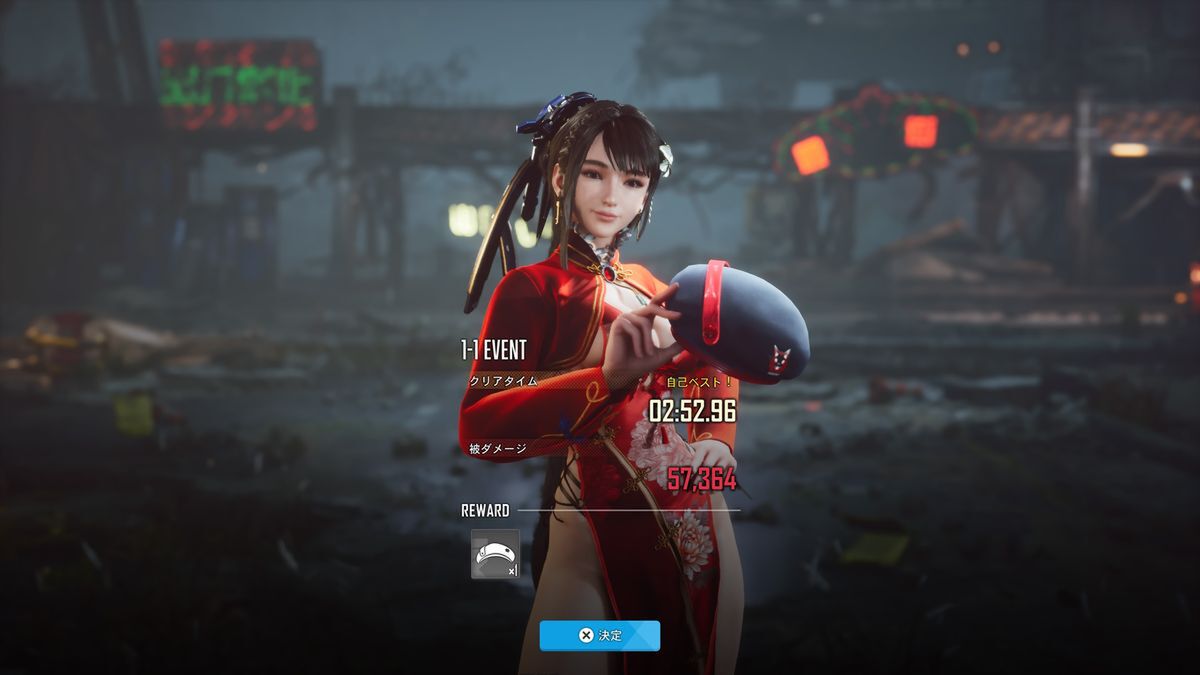
Task: Confirm results with the blue 決定 button
Action: point(599,635)
